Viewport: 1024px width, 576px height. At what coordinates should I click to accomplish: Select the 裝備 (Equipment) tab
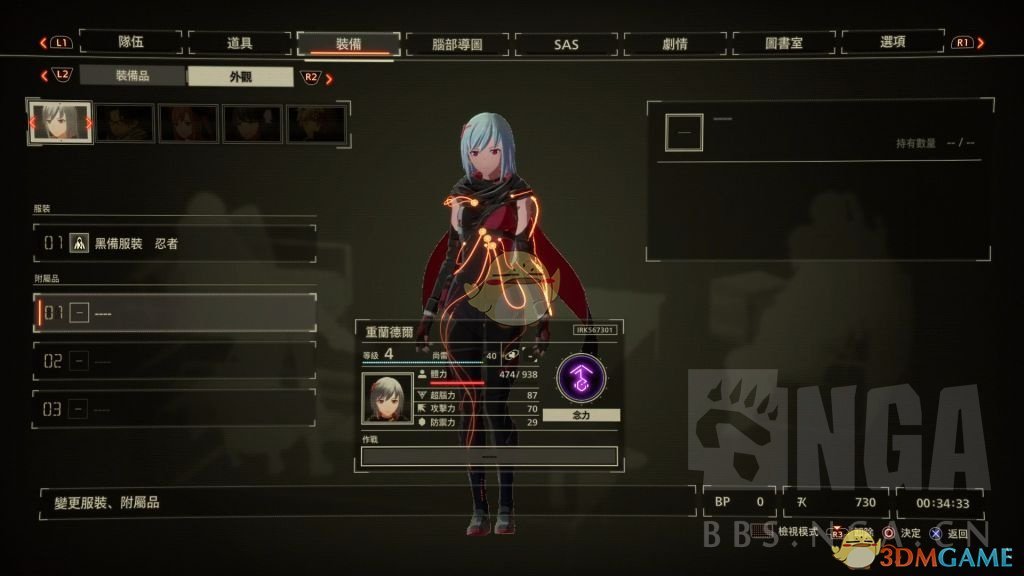click(x=348, y=43)
